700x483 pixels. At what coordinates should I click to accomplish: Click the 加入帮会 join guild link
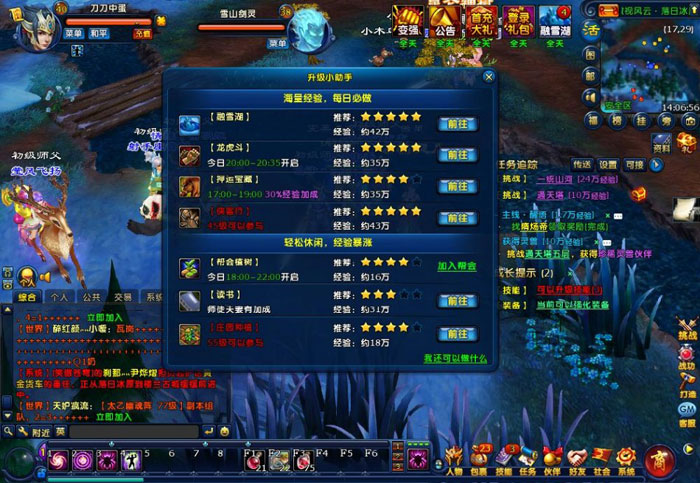[456, 267]
